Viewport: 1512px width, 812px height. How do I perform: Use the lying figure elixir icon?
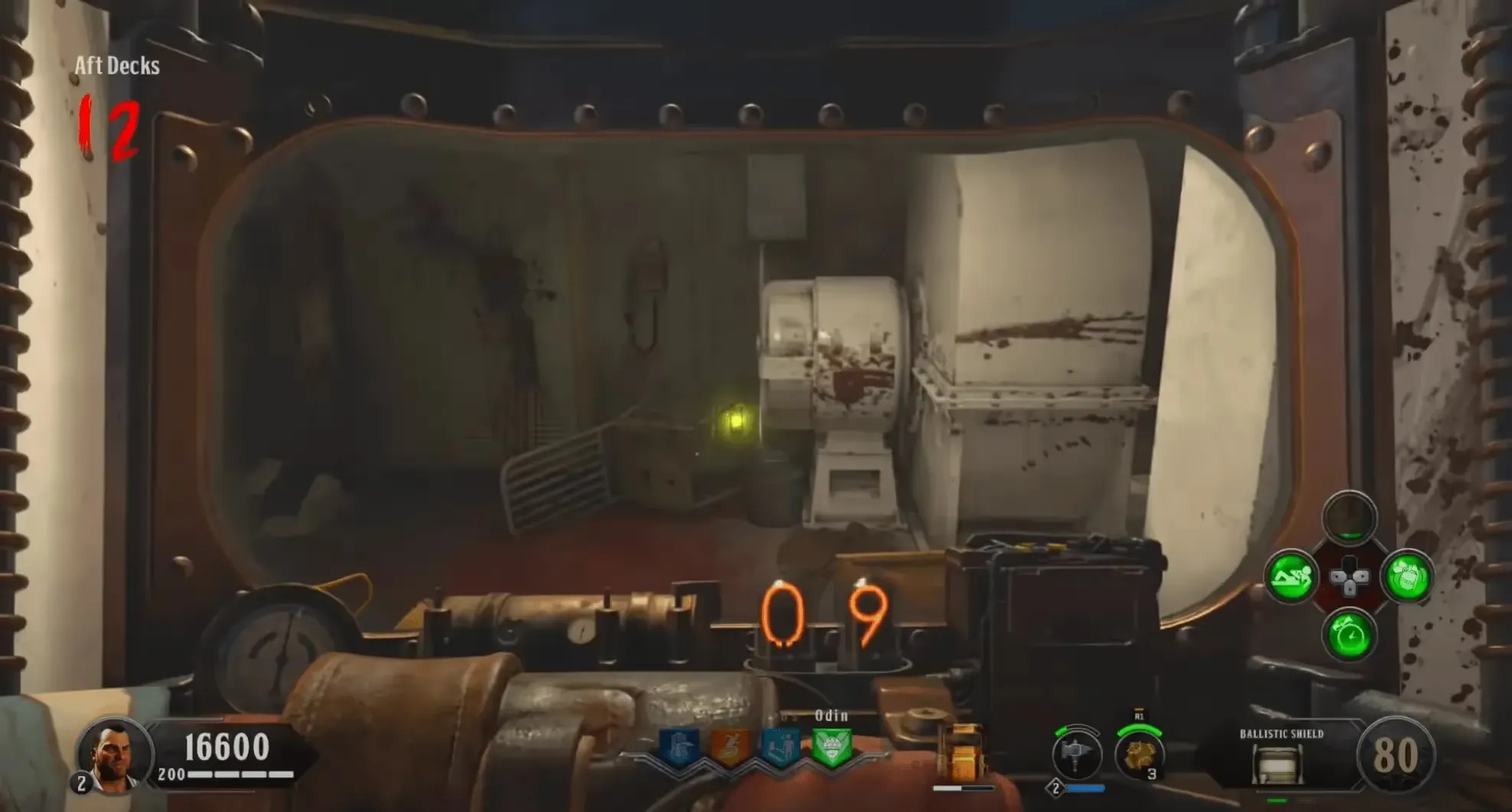(1291, 577)
